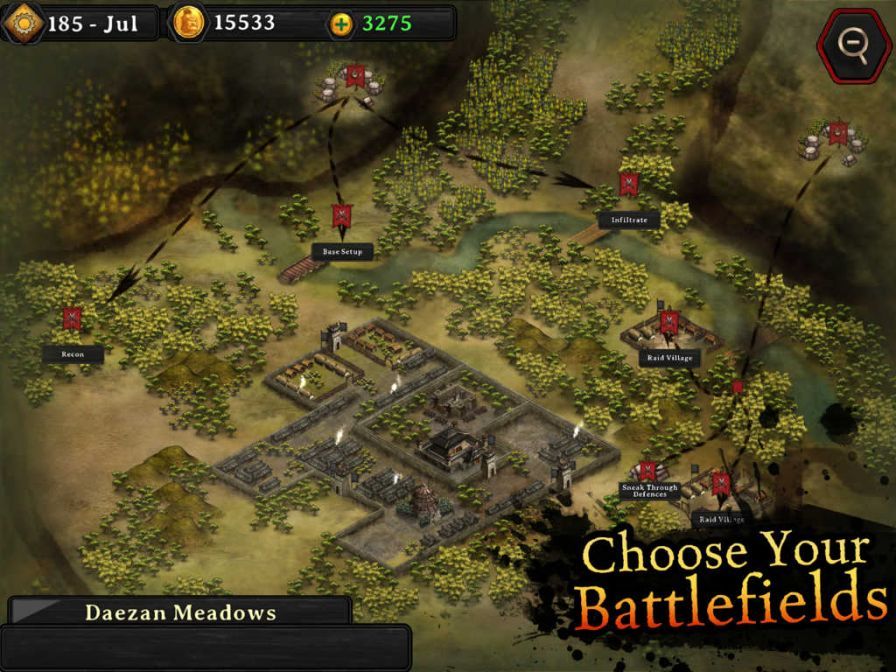Choose the Base Setup mission
This screenshot has height=672, width=896.
pyautogui.click(x=341, y=217)
